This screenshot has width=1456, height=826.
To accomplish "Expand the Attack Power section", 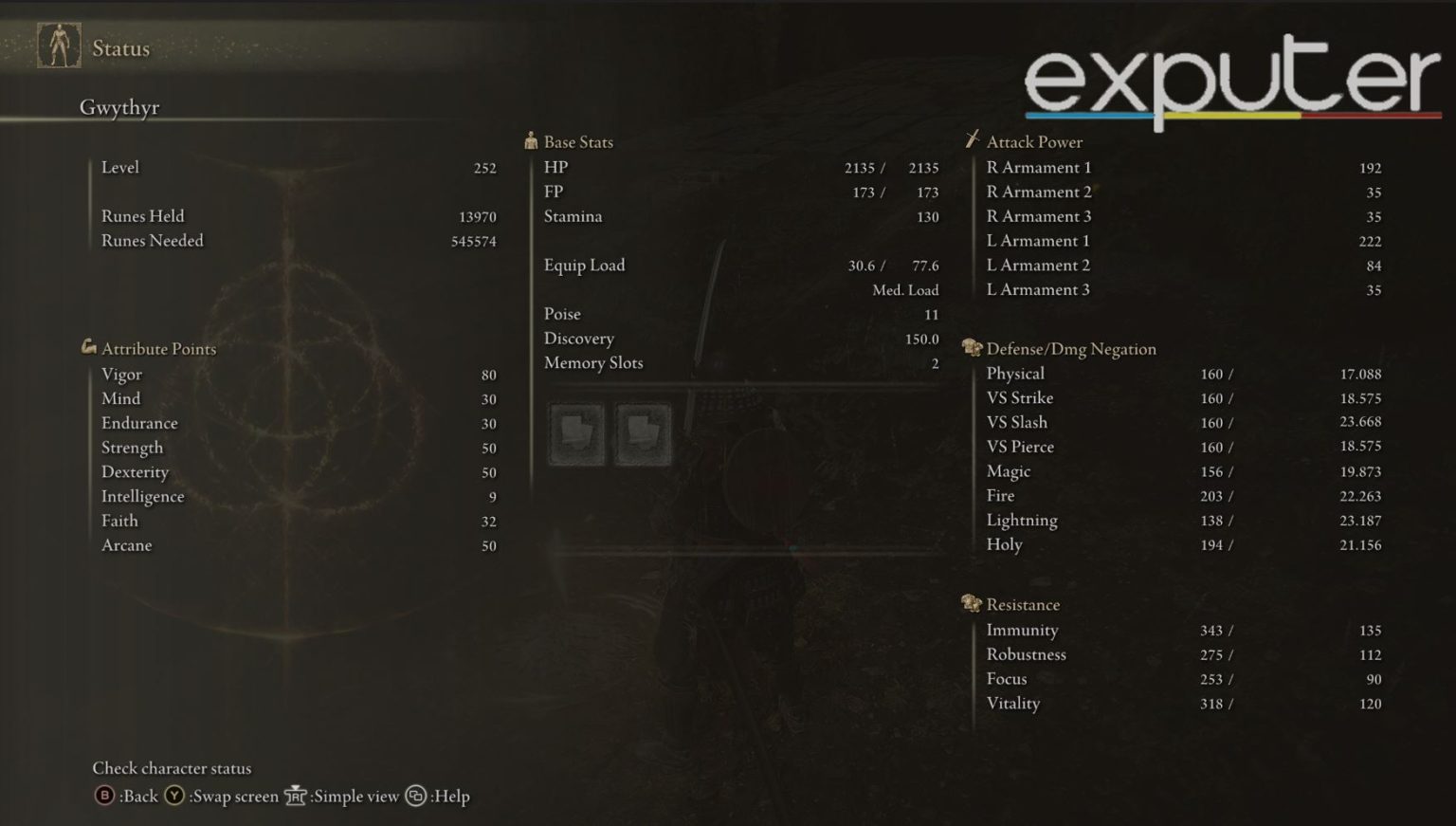I will point(1034,140).
